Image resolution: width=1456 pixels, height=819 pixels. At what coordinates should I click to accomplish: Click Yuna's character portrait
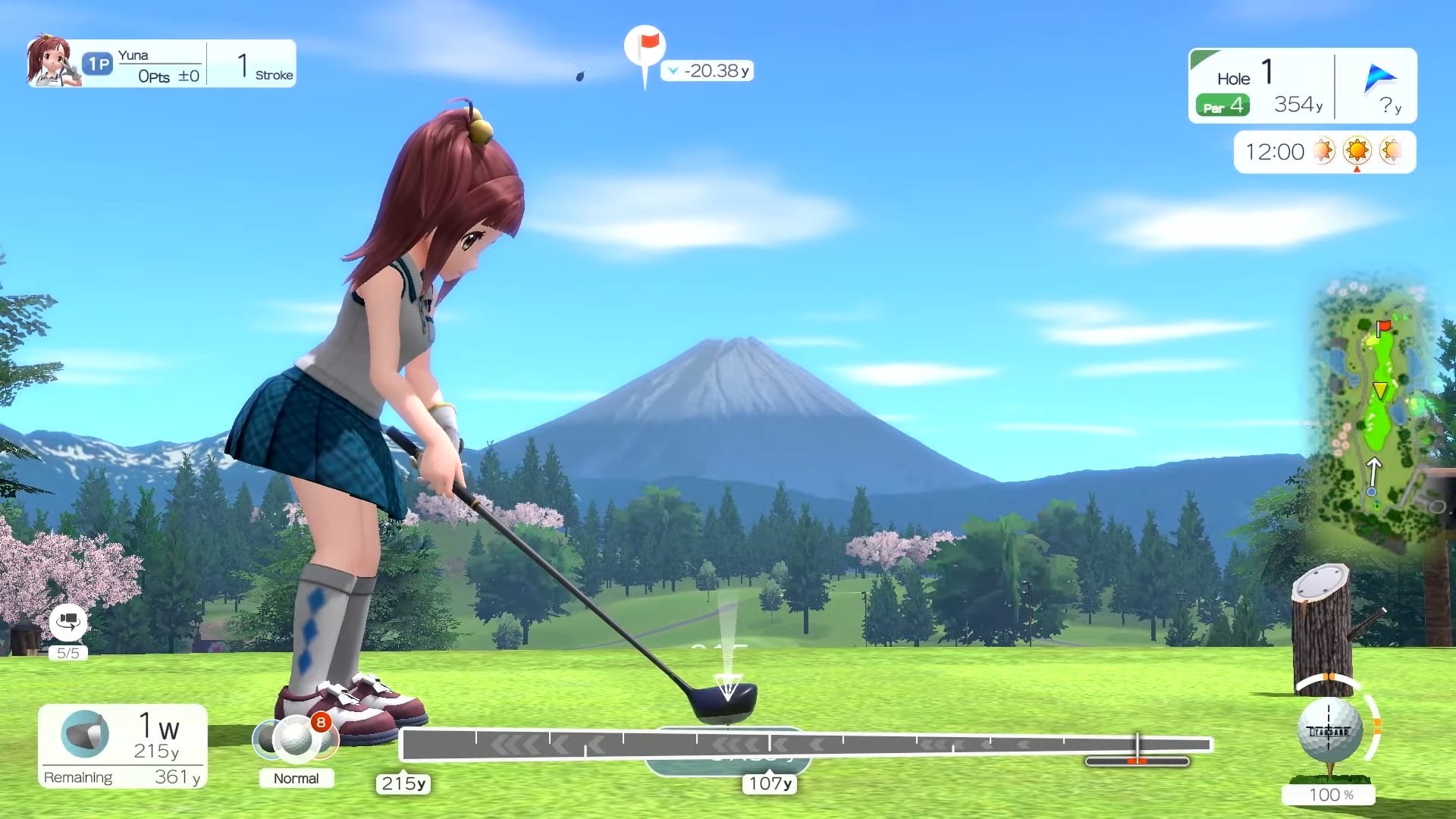coord(53,61)
